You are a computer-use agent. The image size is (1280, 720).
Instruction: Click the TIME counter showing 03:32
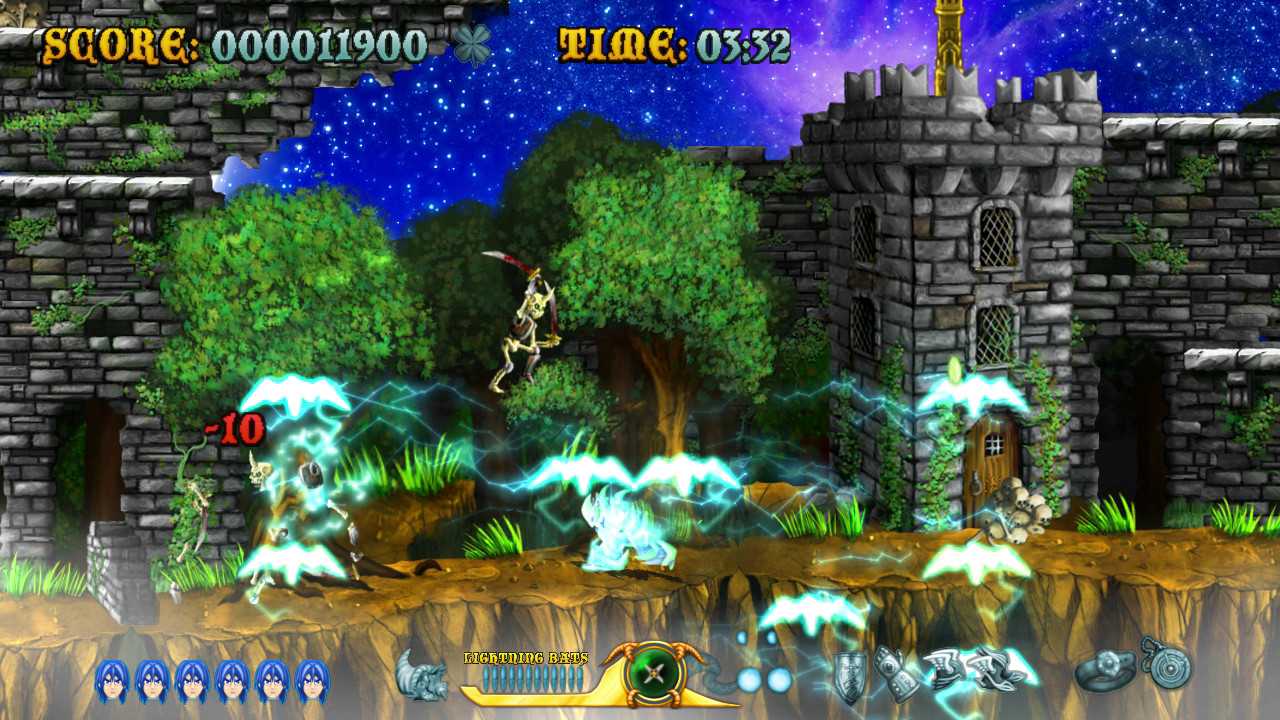click(x=676, y=44)
